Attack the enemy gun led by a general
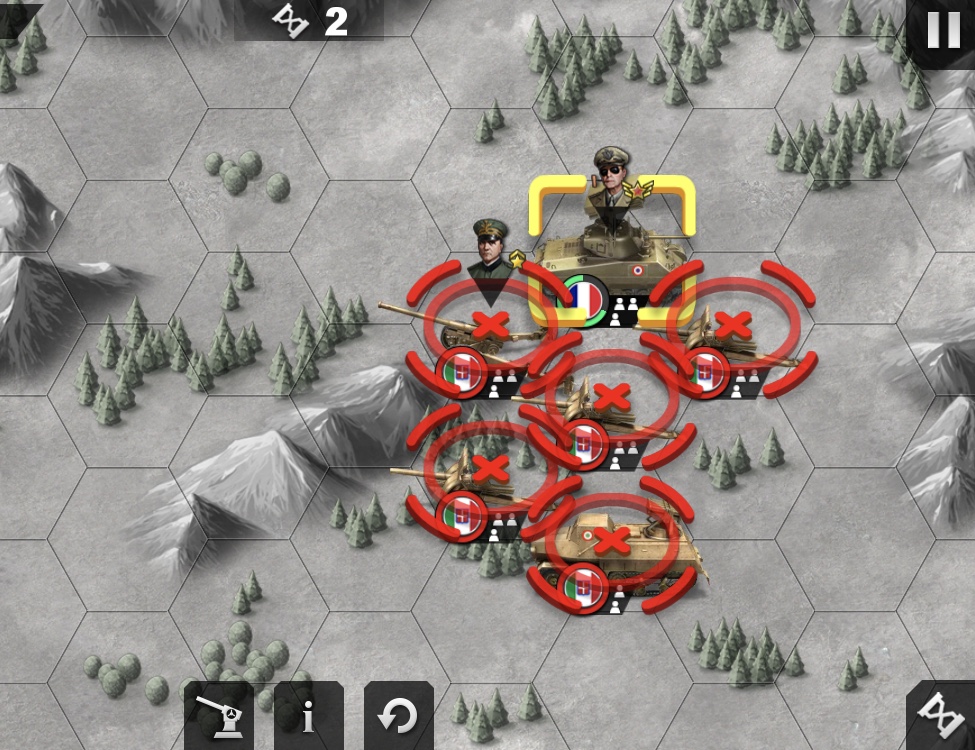The height and width of the screenshot is (750, 975). tap(489, 324)
